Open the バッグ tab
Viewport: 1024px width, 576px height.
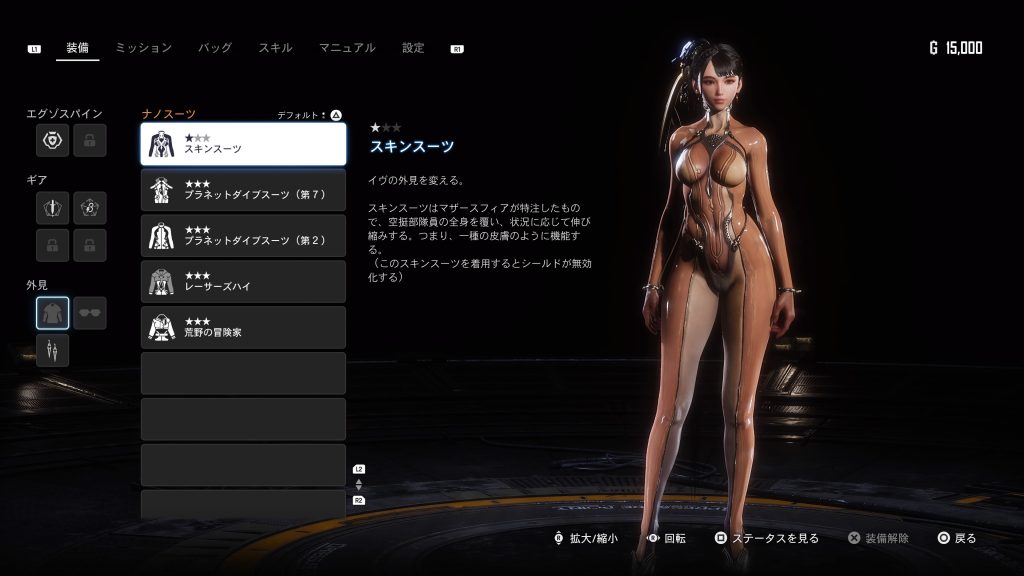point(215,48)
